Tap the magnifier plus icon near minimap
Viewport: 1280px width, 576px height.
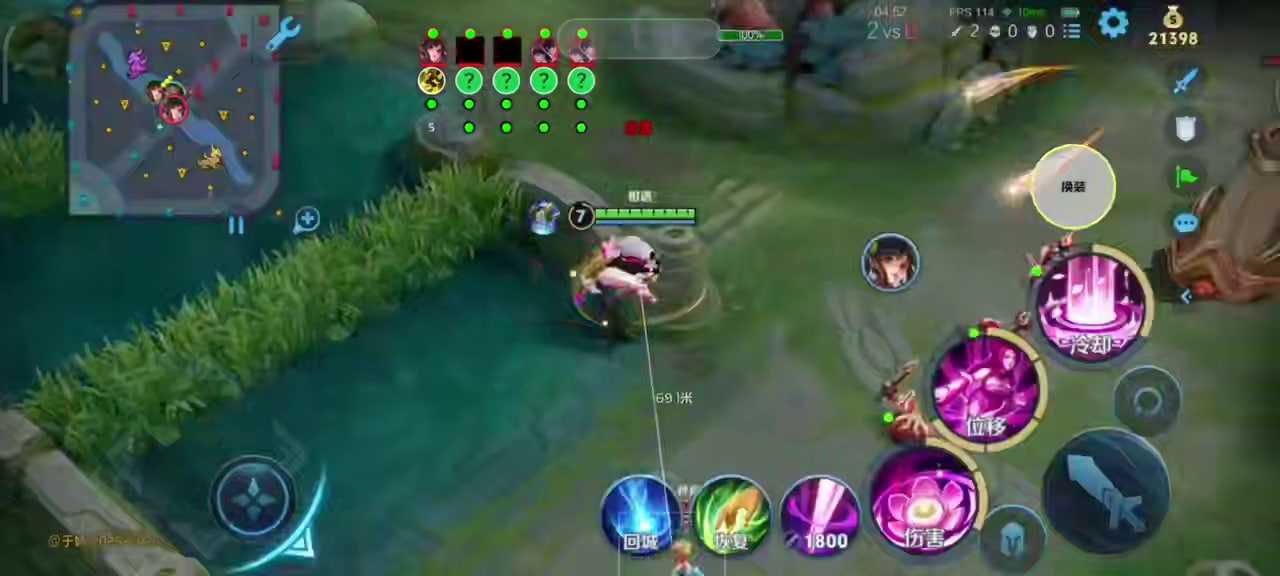coord(306,220)
